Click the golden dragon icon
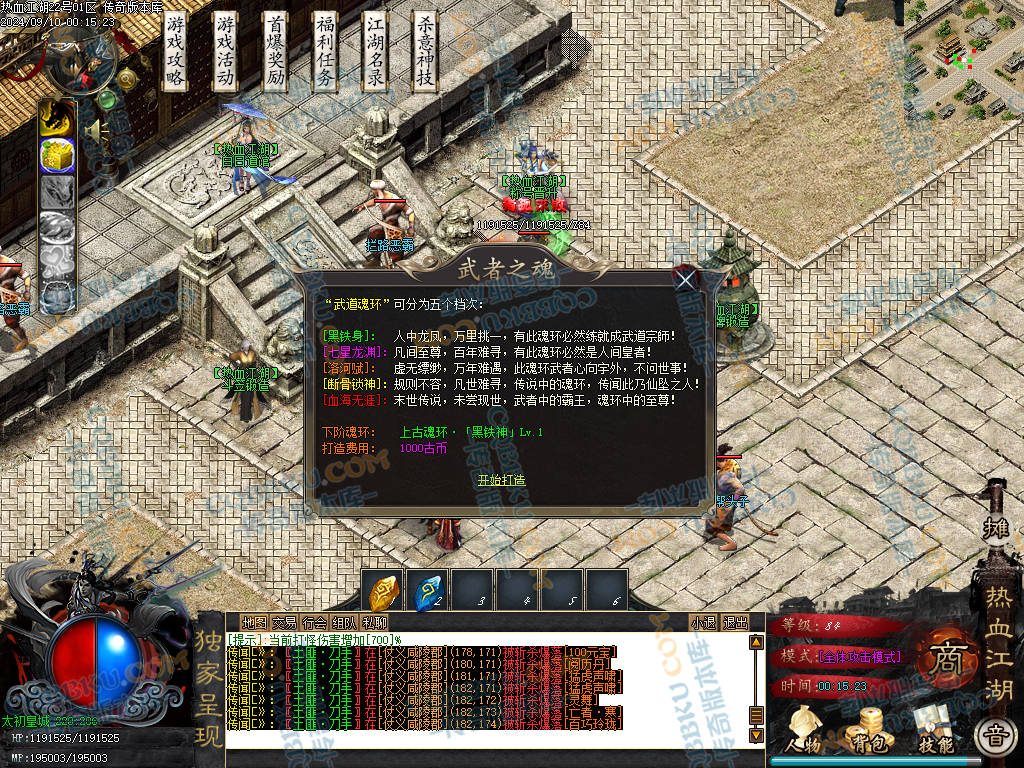1024x768 pixels. click(57, 118)
